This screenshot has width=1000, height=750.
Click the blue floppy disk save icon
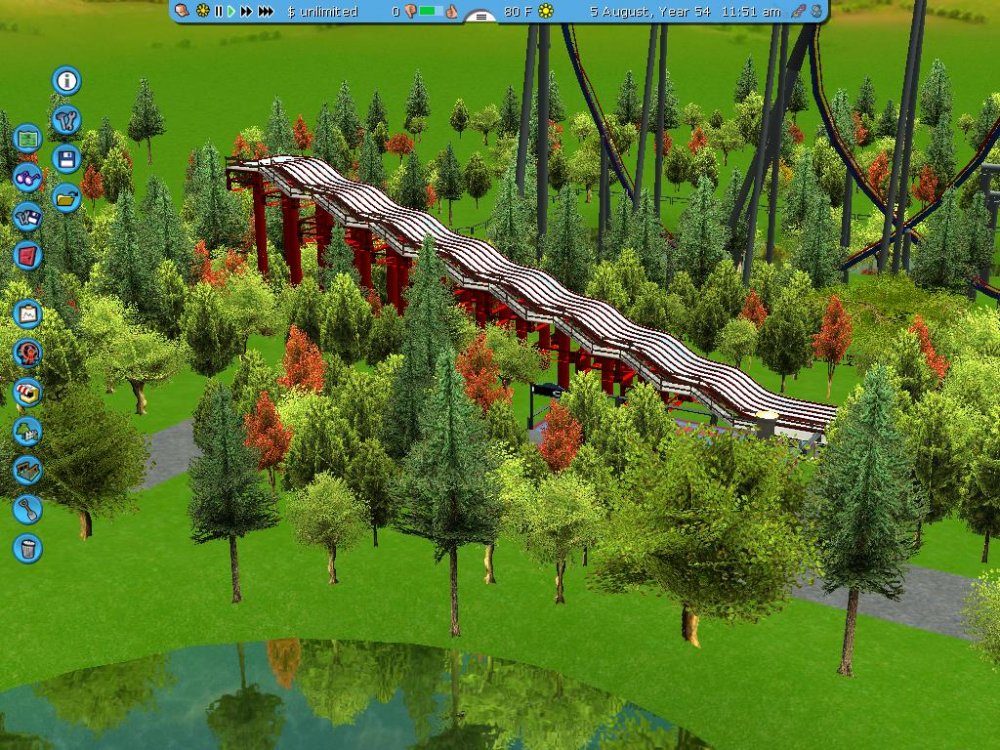click(67, 158)
